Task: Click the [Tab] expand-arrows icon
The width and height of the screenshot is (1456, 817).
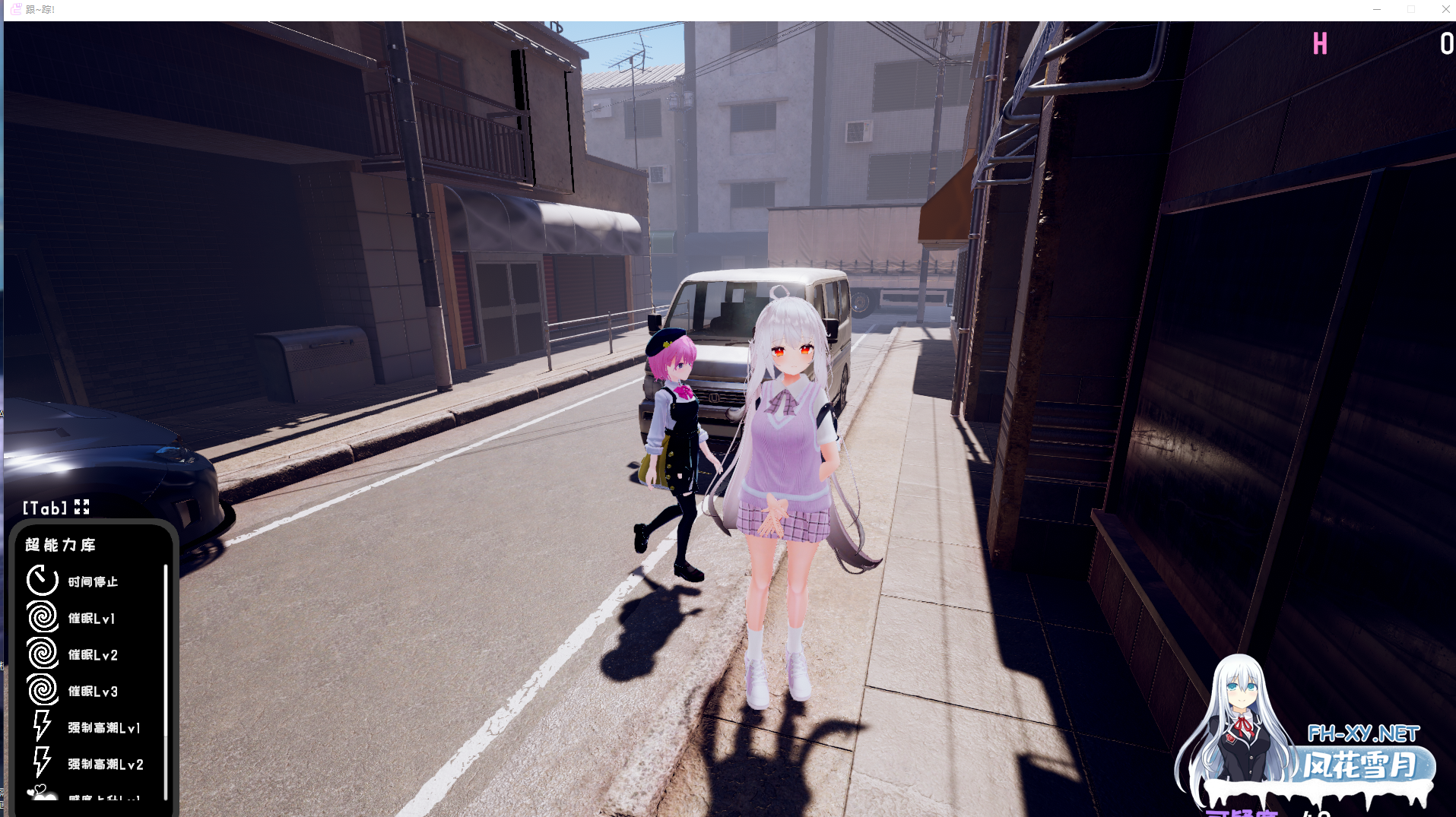Action: click(x=84, y=507)
